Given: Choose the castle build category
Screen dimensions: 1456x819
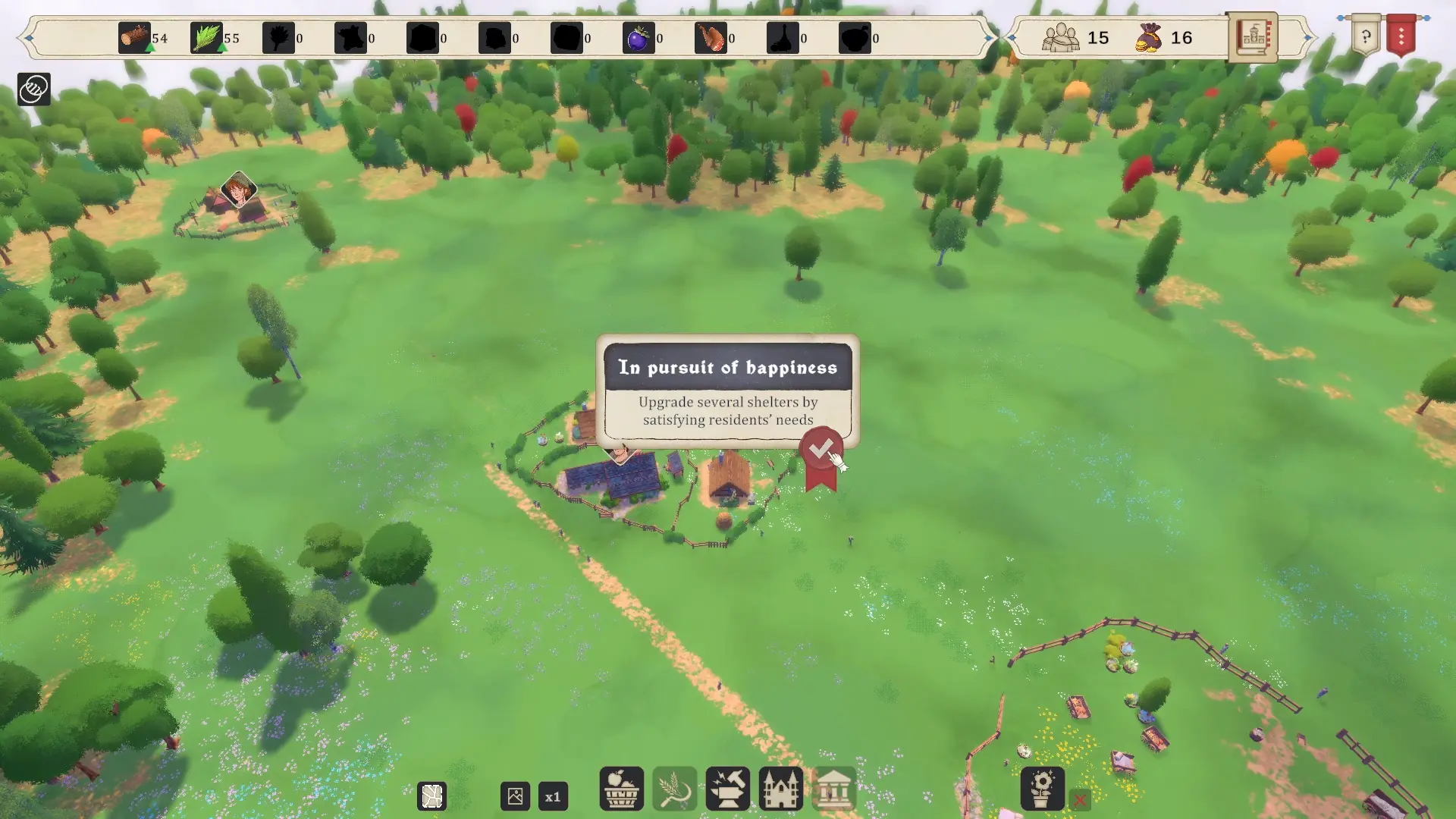Looking at the screenshot, I should pyautogui.click(x=780, y=789).
